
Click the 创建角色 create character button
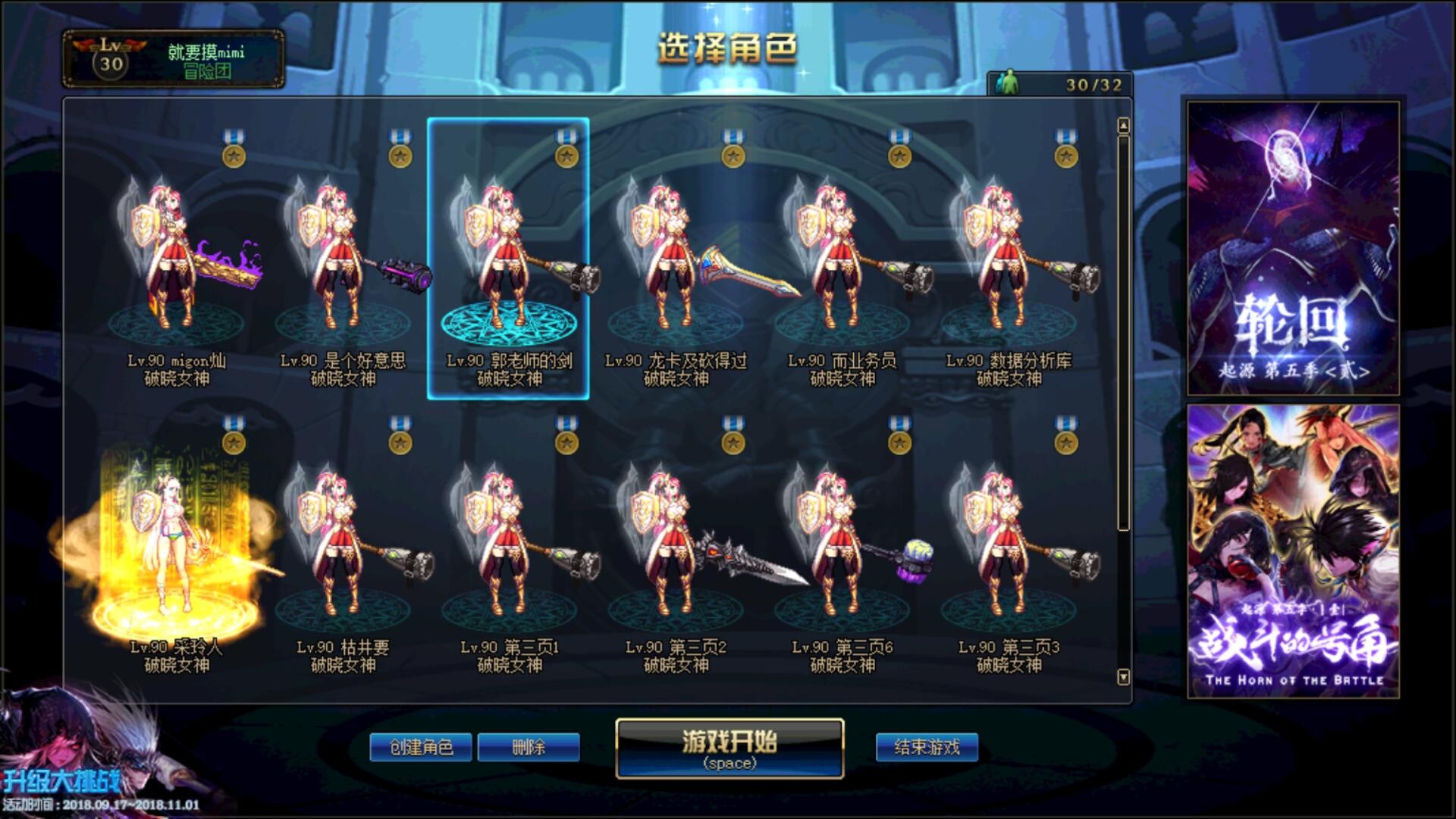(421, 747)
